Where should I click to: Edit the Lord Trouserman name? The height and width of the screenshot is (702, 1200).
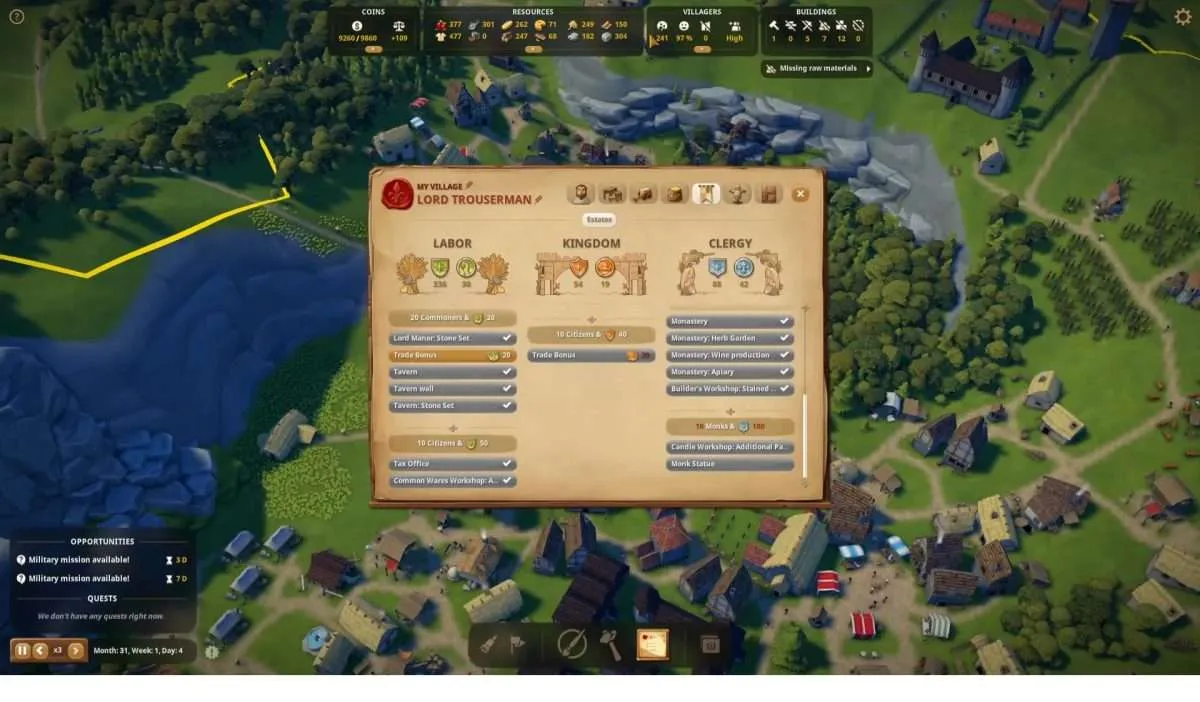[x=539, y=200]
